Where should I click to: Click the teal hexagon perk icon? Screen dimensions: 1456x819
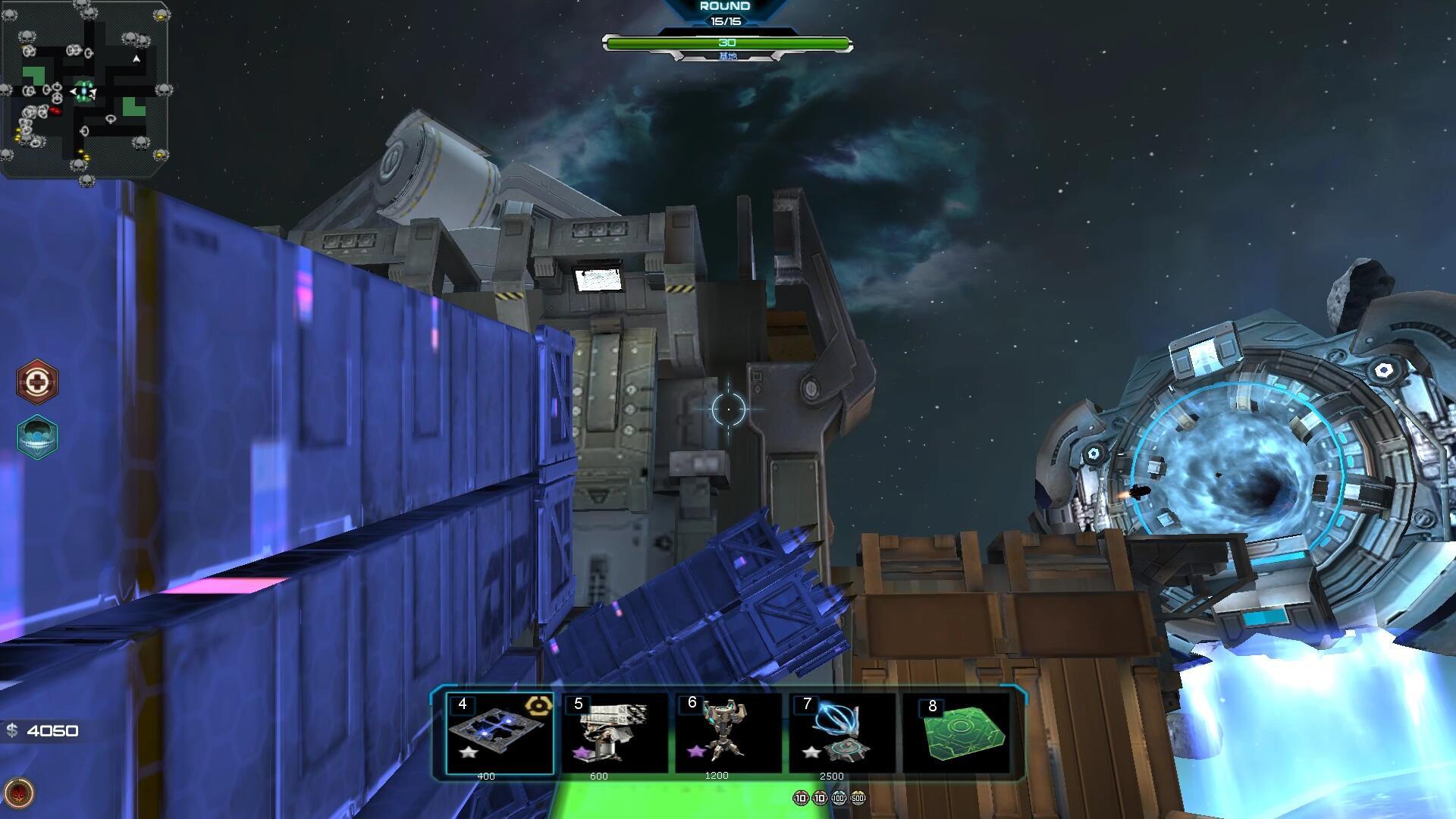point(36,437)
